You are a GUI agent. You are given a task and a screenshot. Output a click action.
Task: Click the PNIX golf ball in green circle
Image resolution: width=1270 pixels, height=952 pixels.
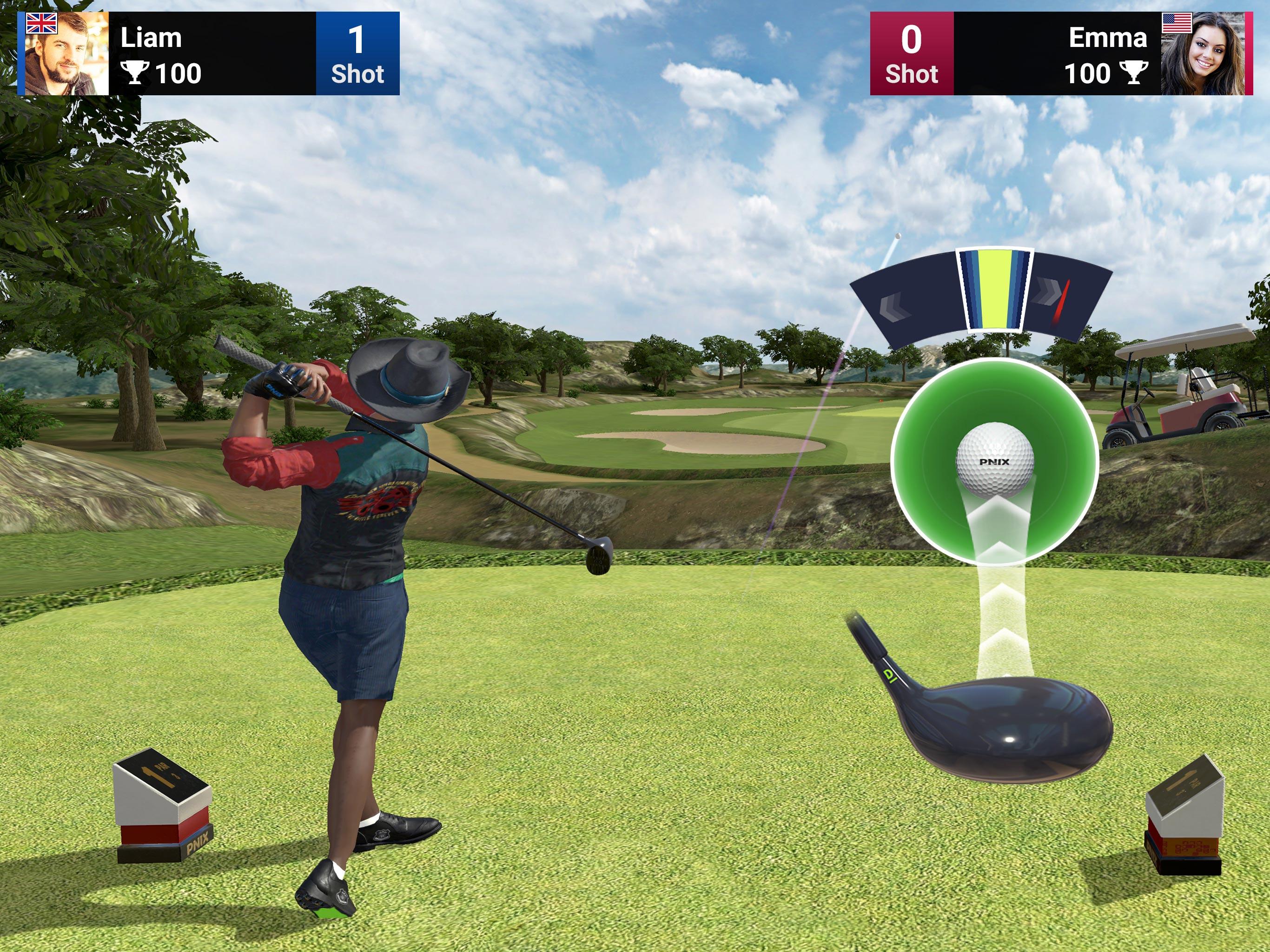pyautogui.click(x=994, y=459)
